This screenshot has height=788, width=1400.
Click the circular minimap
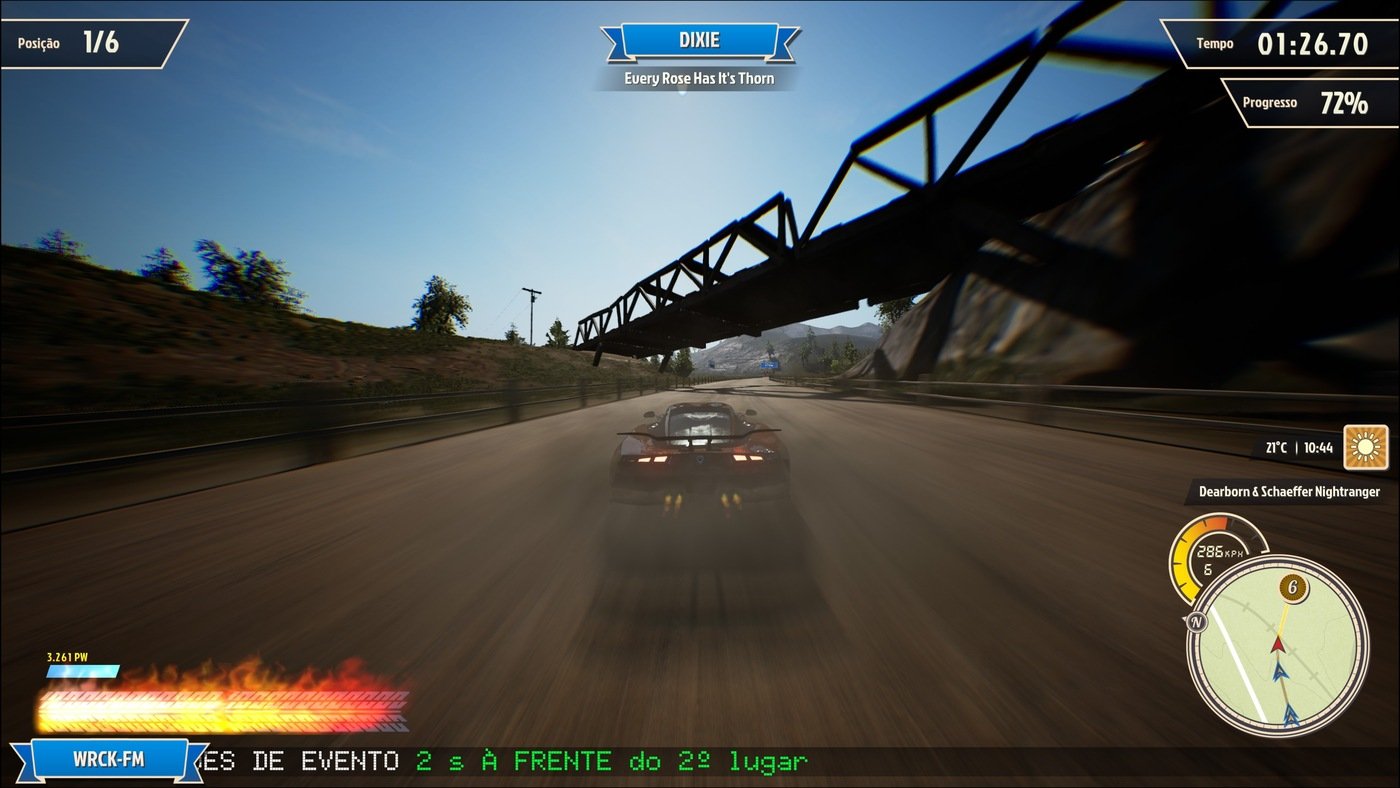coord(1277,647)
